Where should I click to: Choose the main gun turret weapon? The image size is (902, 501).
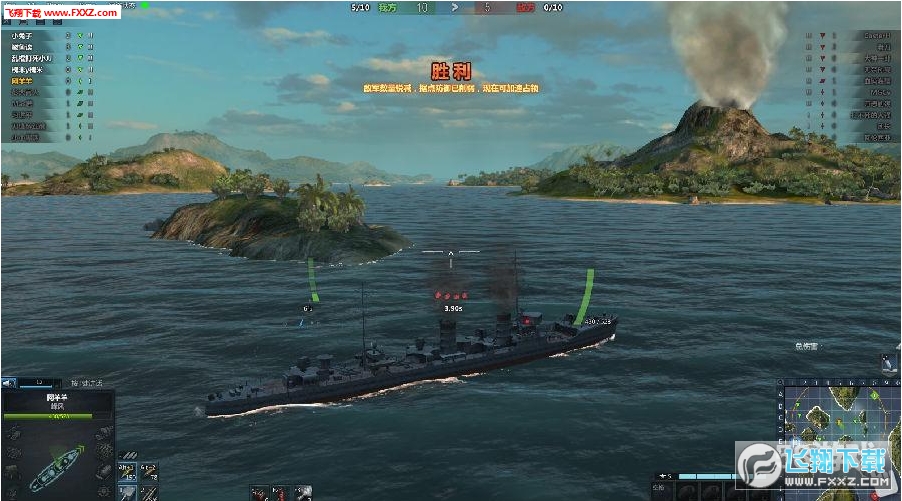[x=127, y=491]
